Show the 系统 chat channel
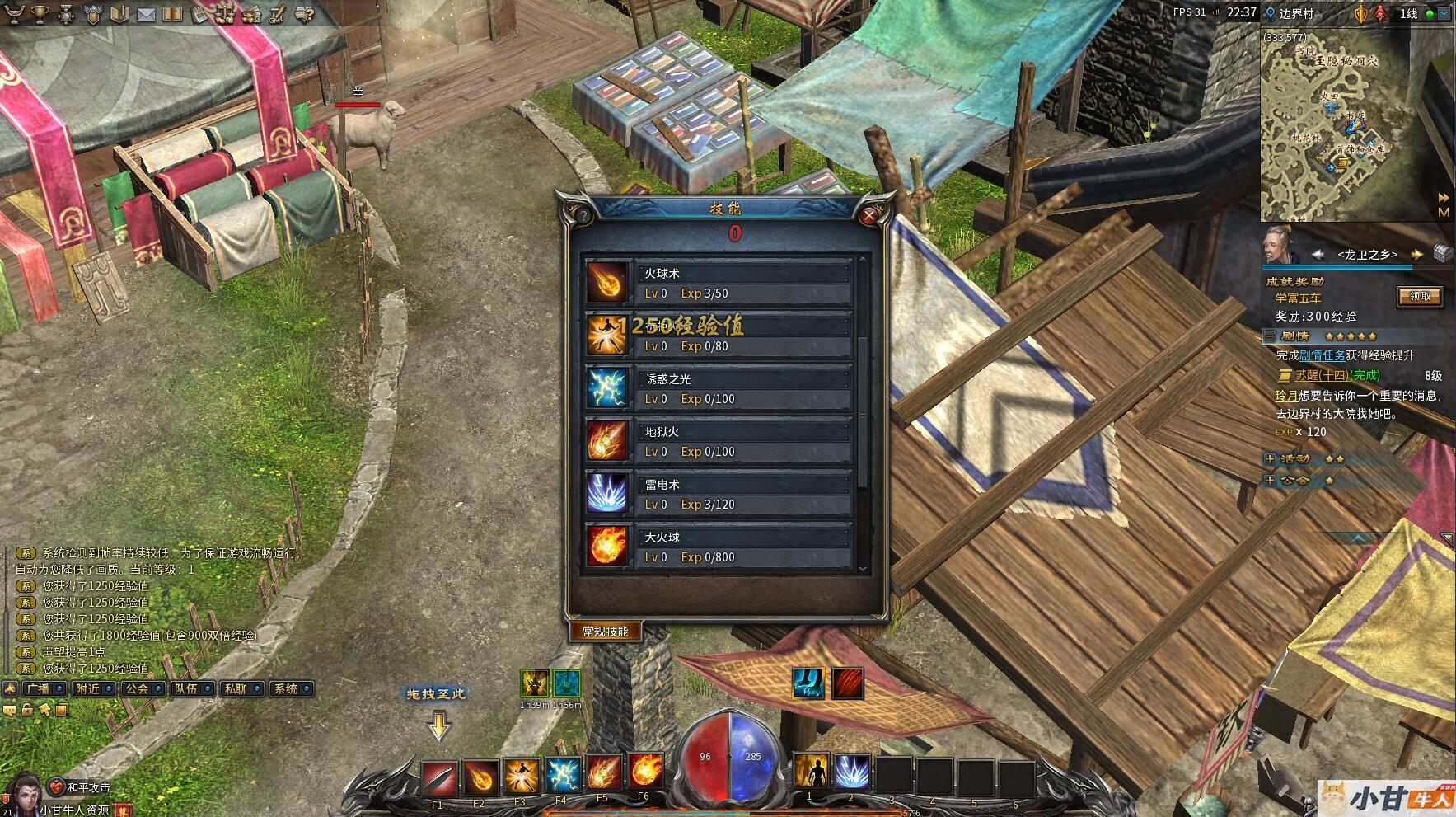Viewport: 1456px width, 817px height. 291,688
